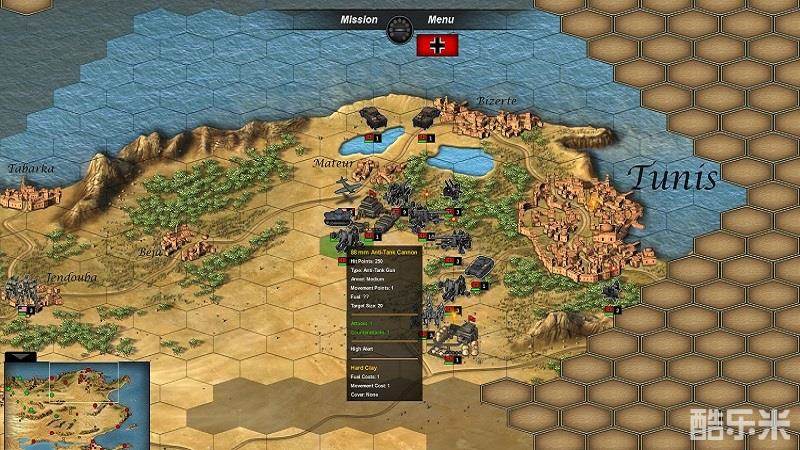Open the Mission panel
Image resolution: width=800 pixels, height=450 pixels.
pos(359,19)
